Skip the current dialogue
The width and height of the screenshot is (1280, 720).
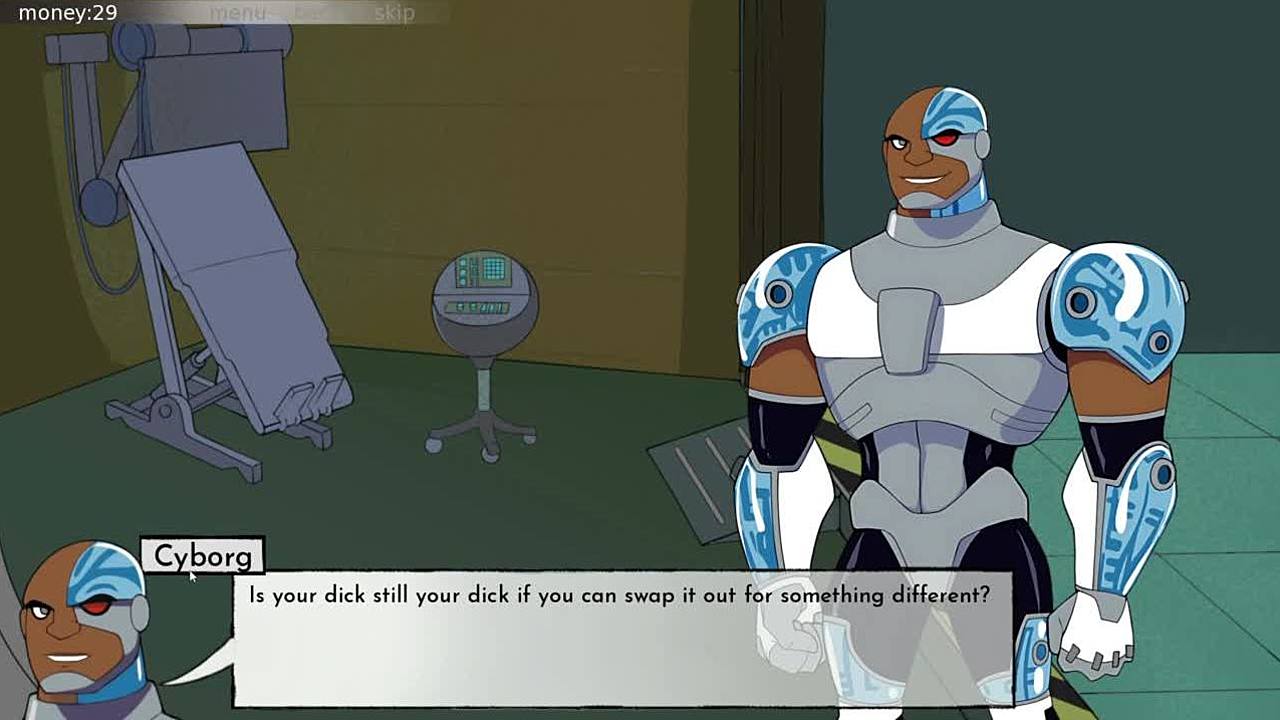(394, 13)
